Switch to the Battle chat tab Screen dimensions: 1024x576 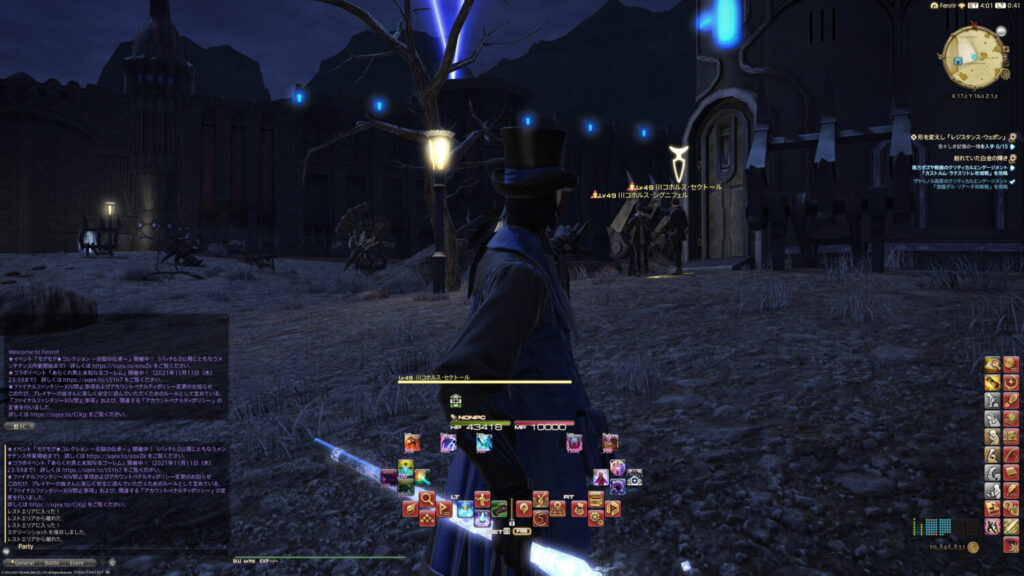click(53, 563)
